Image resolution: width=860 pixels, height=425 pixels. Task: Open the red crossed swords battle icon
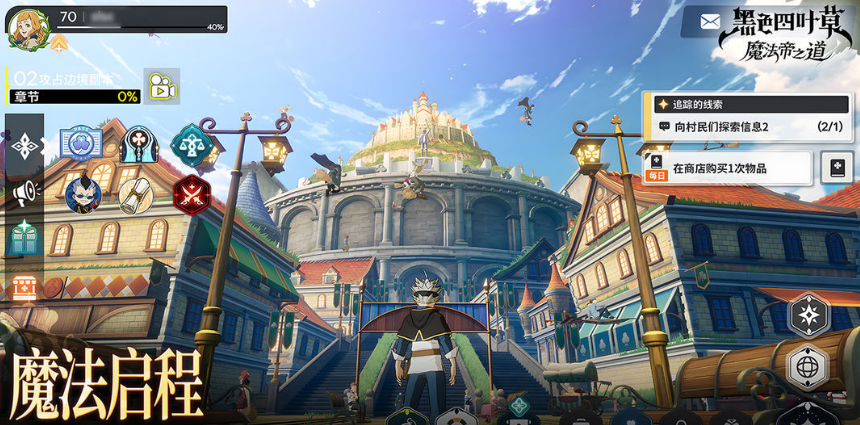pyautogui.click(x=190, y=194)
